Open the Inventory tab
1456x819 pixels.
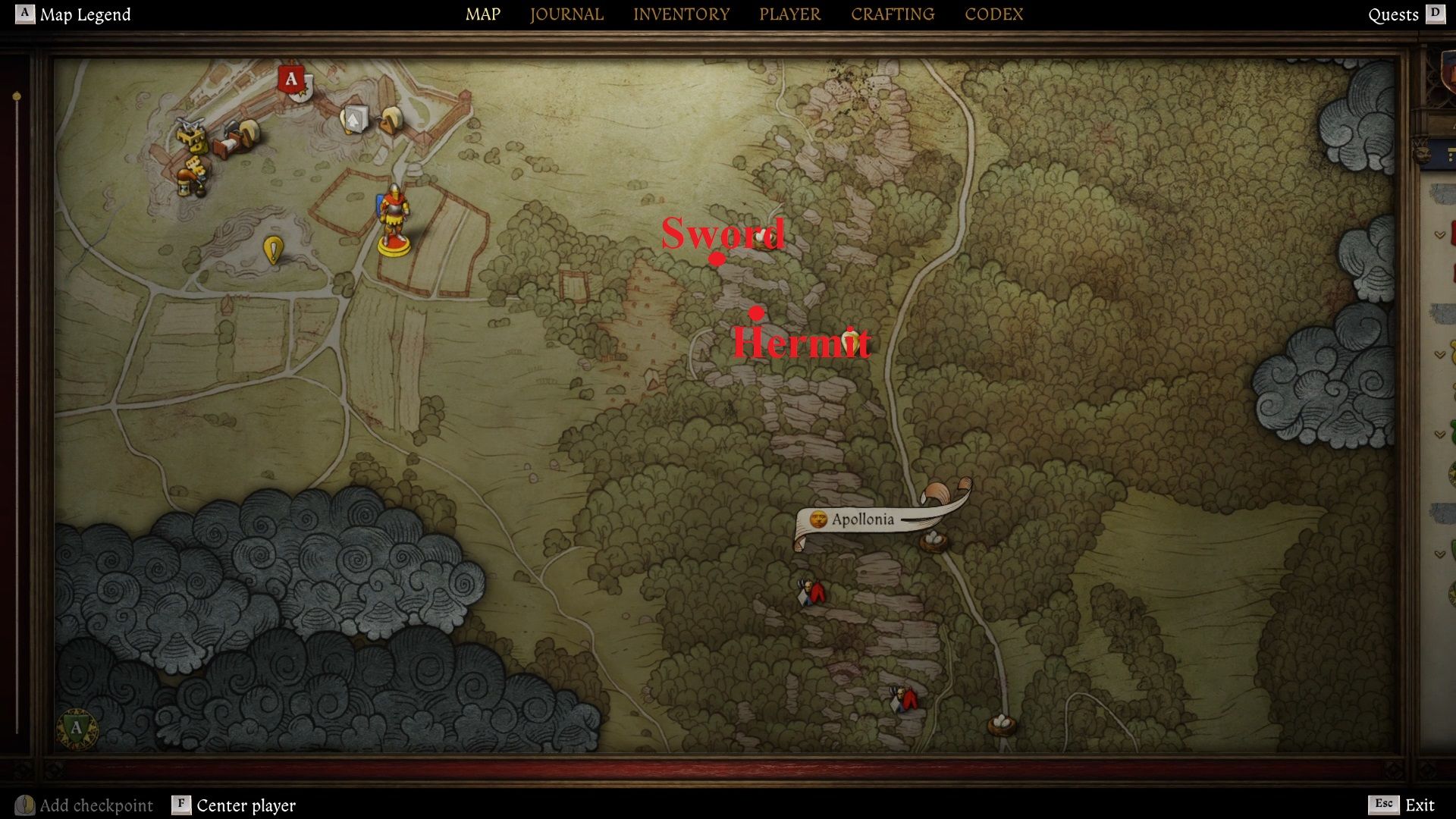[681, 14]
